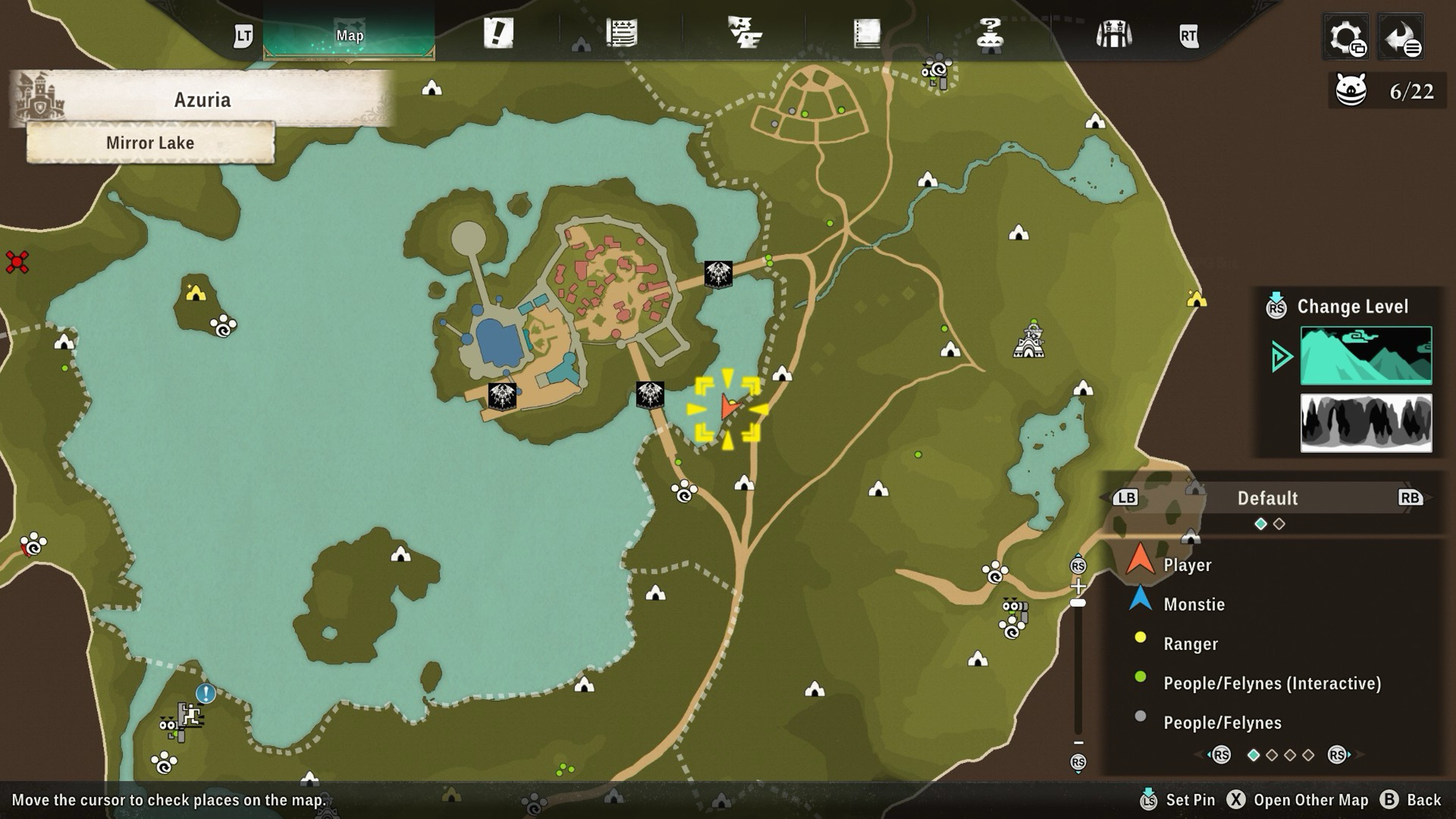Switch to the armor tab
Image resolution: width=1456 pixels, height=819 pixels.
click(1113, 34)
